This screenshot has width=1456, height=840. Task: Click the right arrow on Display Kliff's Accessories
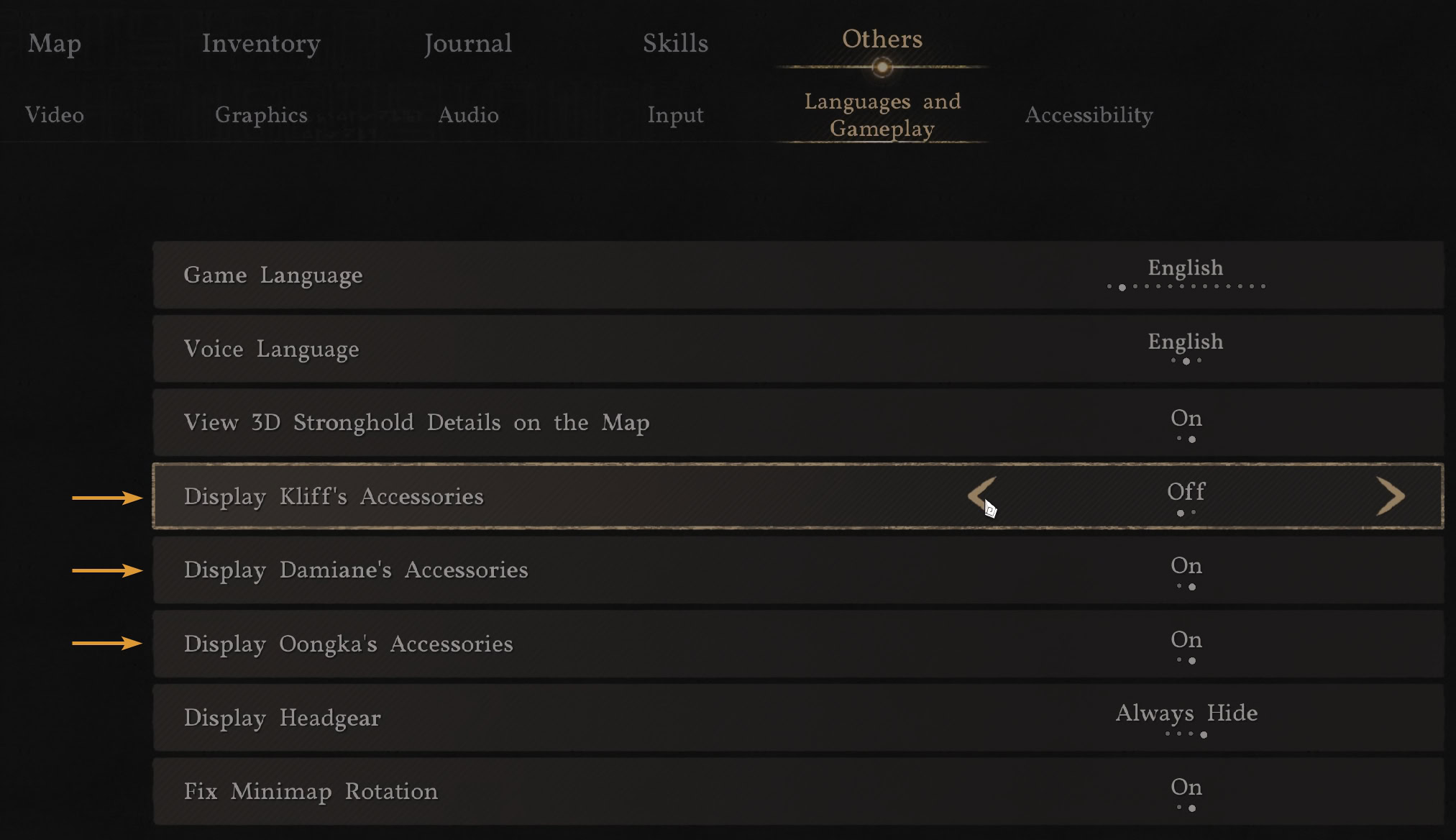click(1393, 496)
